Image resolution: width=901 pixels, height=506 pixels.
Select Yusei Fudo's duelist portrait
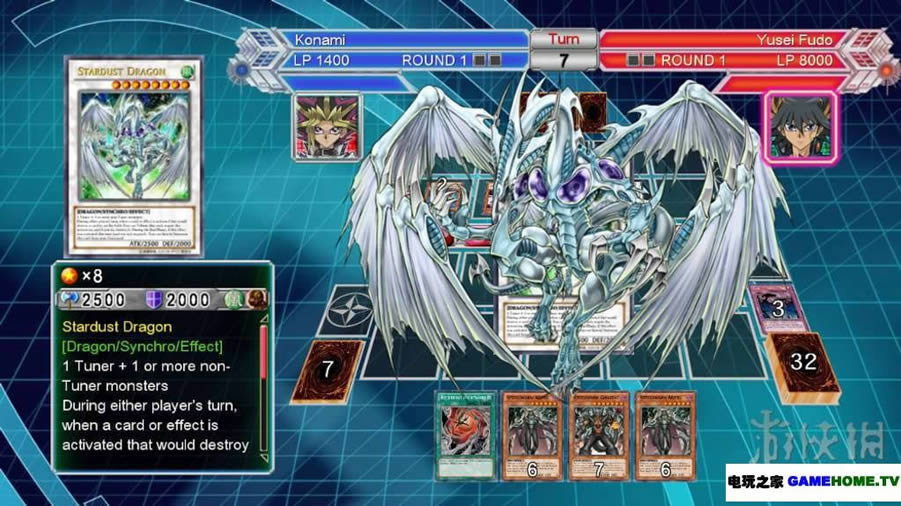pos(798,126)
